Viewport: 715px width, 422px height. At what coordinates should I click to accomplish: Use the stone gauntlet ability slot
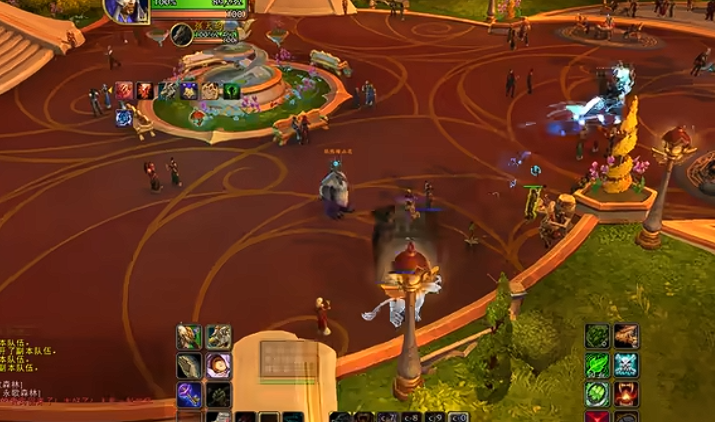(x=190, y=366)
